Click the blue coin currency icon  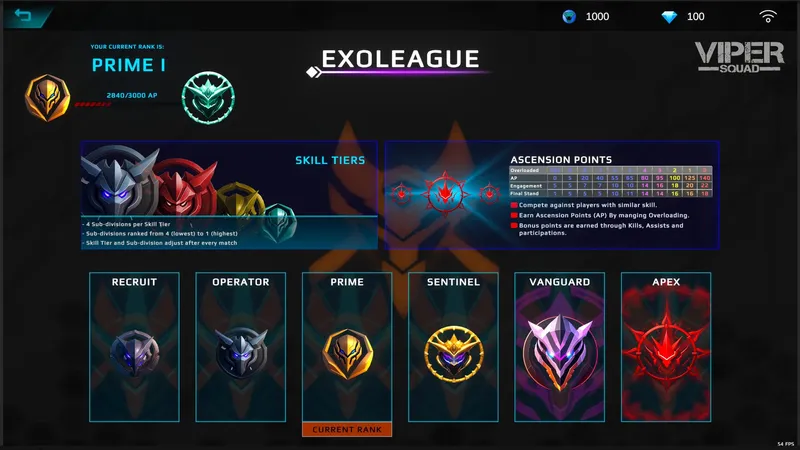tap(569, 17)
